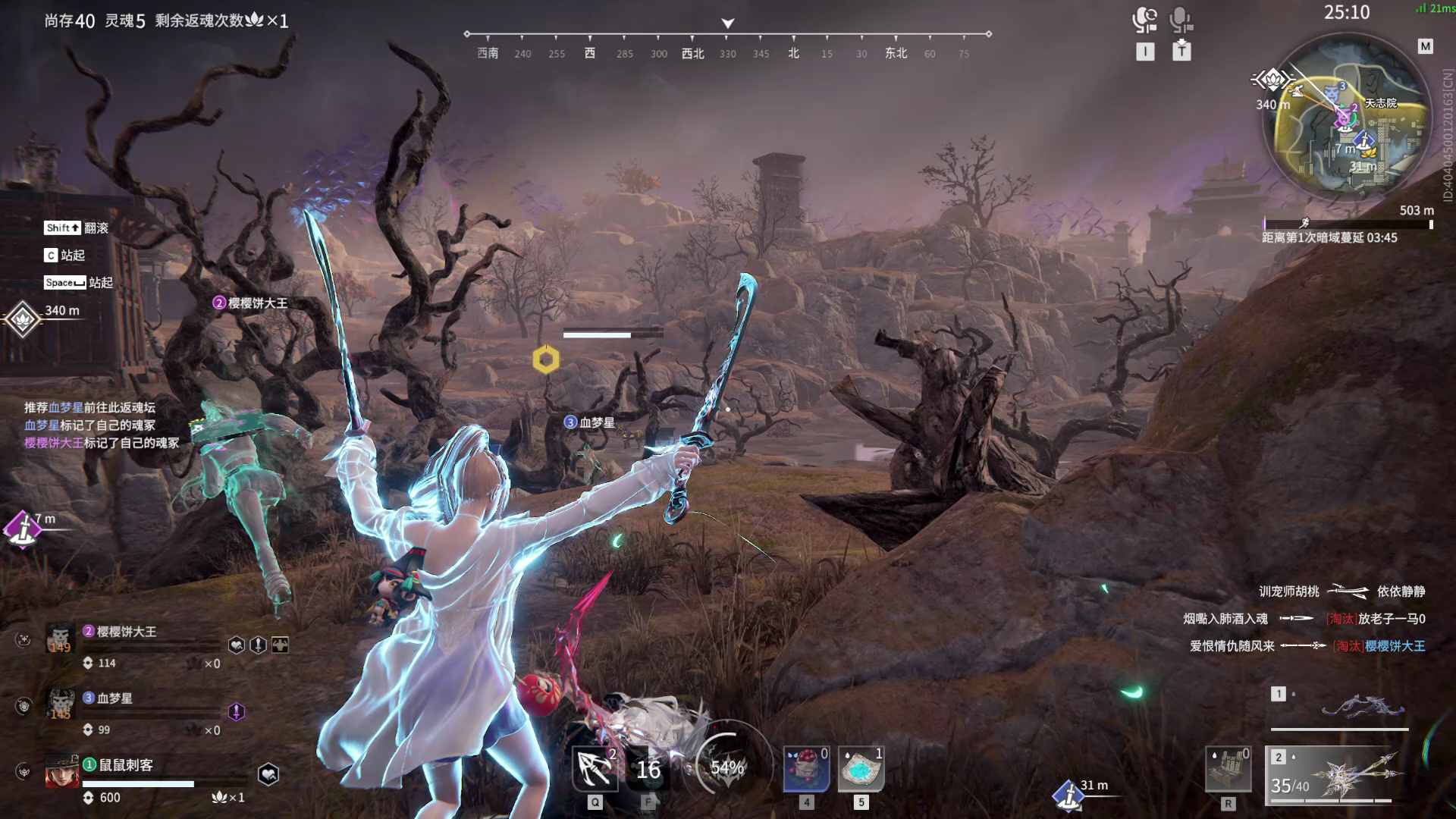Viewport: 1456px width, 819px height.
Task: Click 血梦星's purple sword status icon
Action: [x=237, y=711]
